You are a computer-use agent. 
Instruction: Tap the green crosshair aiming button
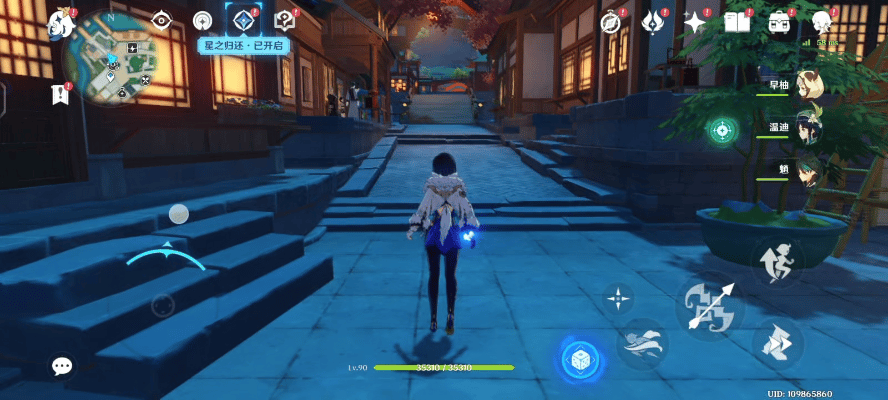(x=721, y=130)
